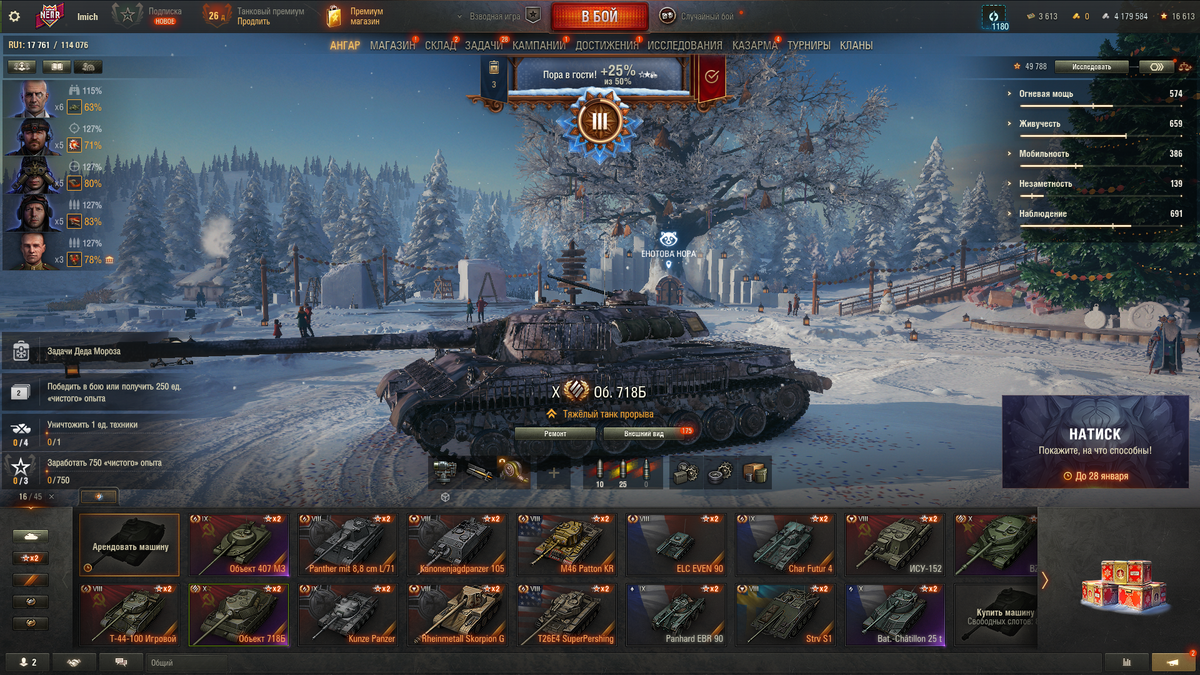
Task: Open the Премиум магазин
Action: [356, 16]
